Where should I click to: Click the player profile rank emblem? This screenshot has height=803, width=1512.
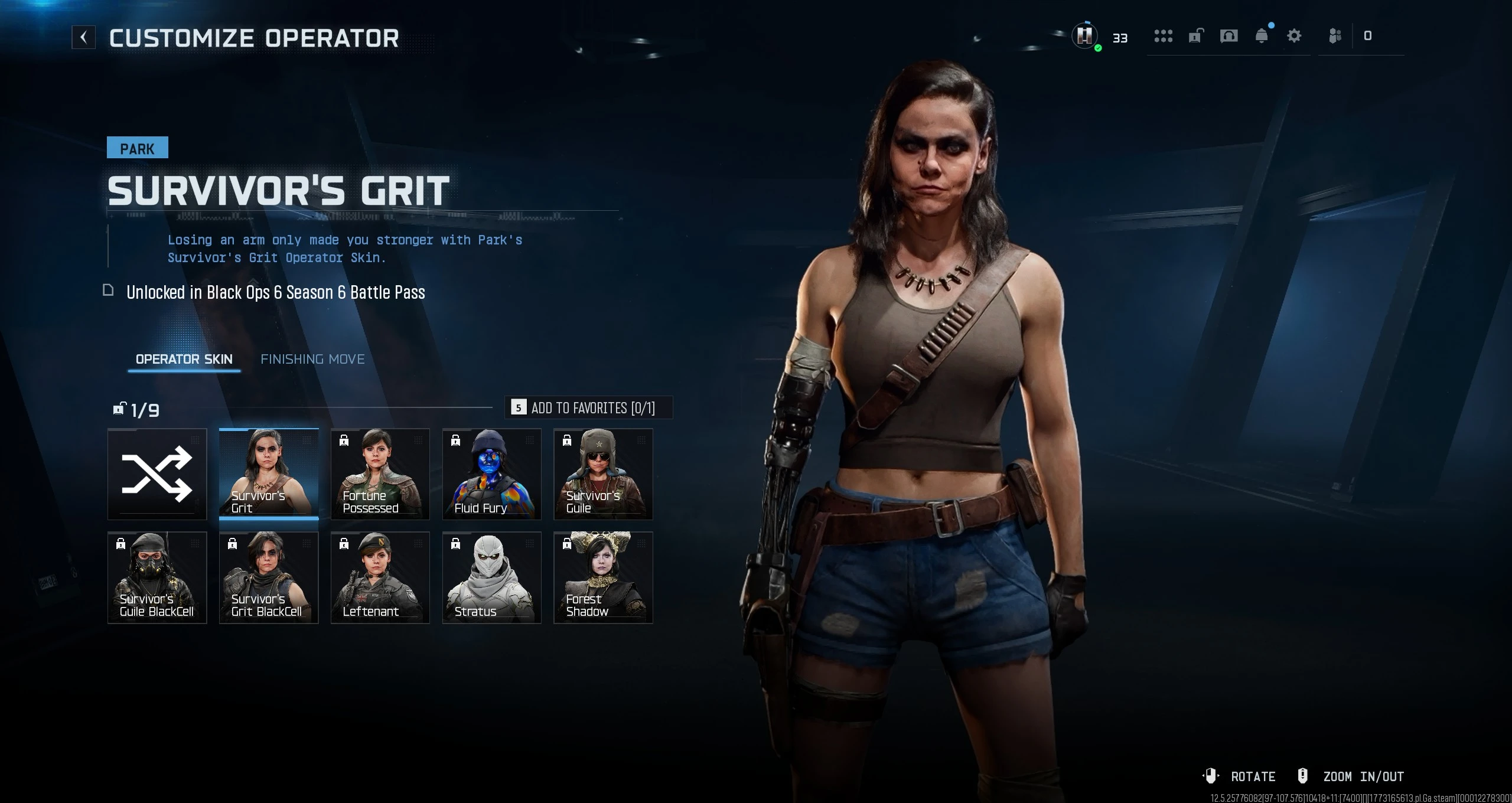pyautogui.click(x=1084, y=37)
